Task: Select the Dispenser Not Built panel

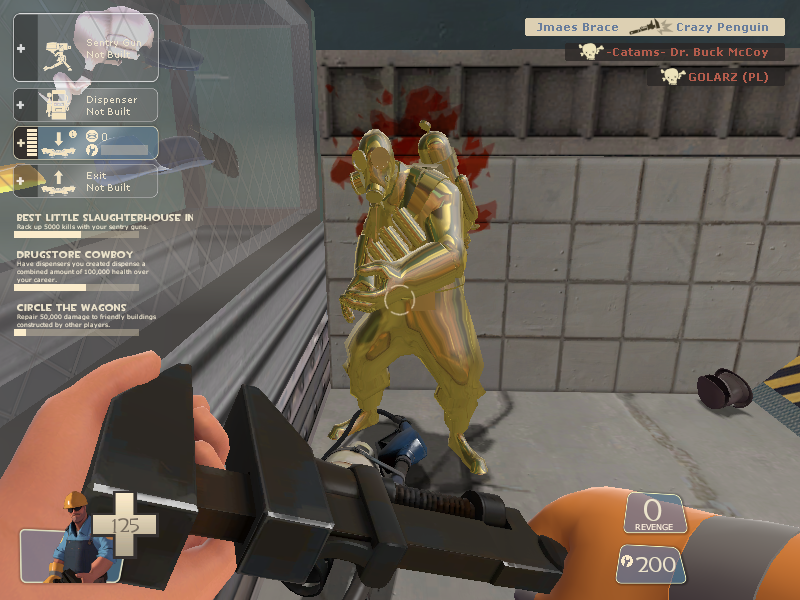Action: point(86,105)
